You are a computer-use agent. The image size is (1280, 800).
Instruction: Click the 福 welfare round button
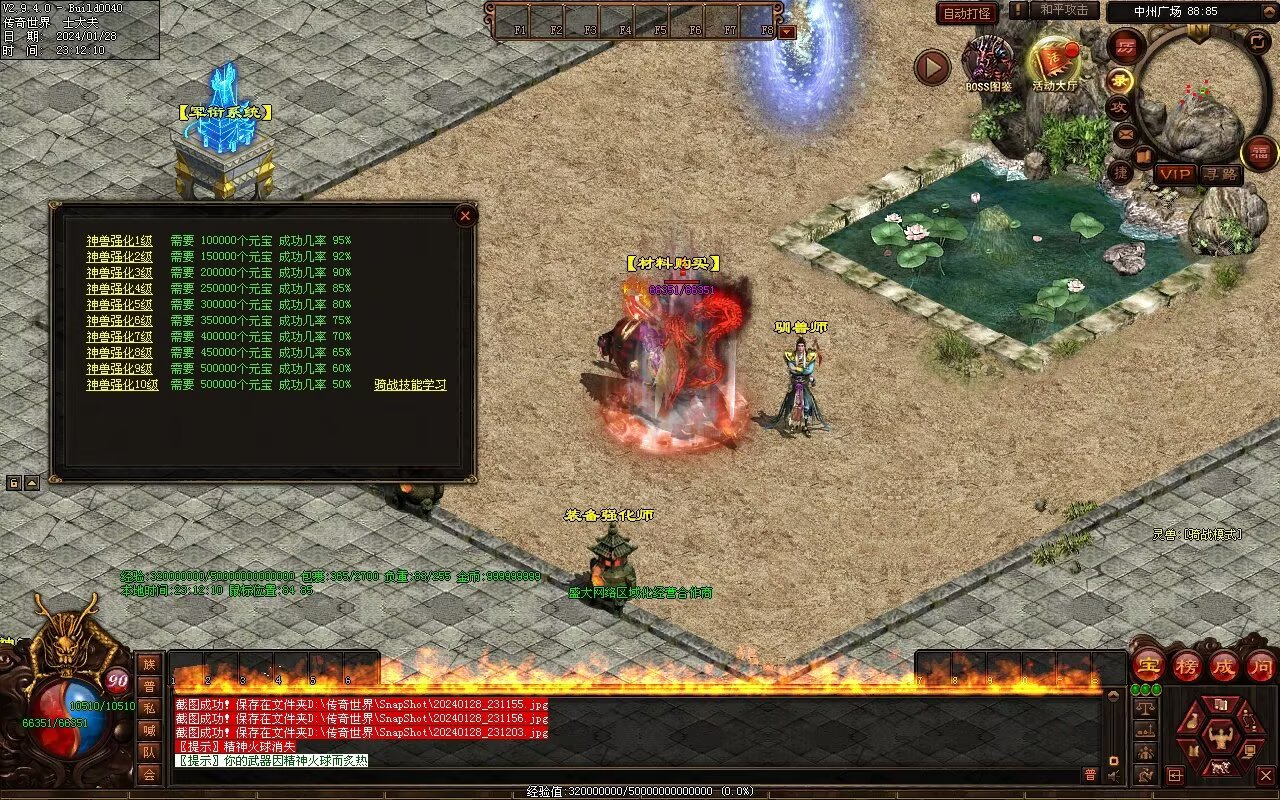[x=1259, y=153]
